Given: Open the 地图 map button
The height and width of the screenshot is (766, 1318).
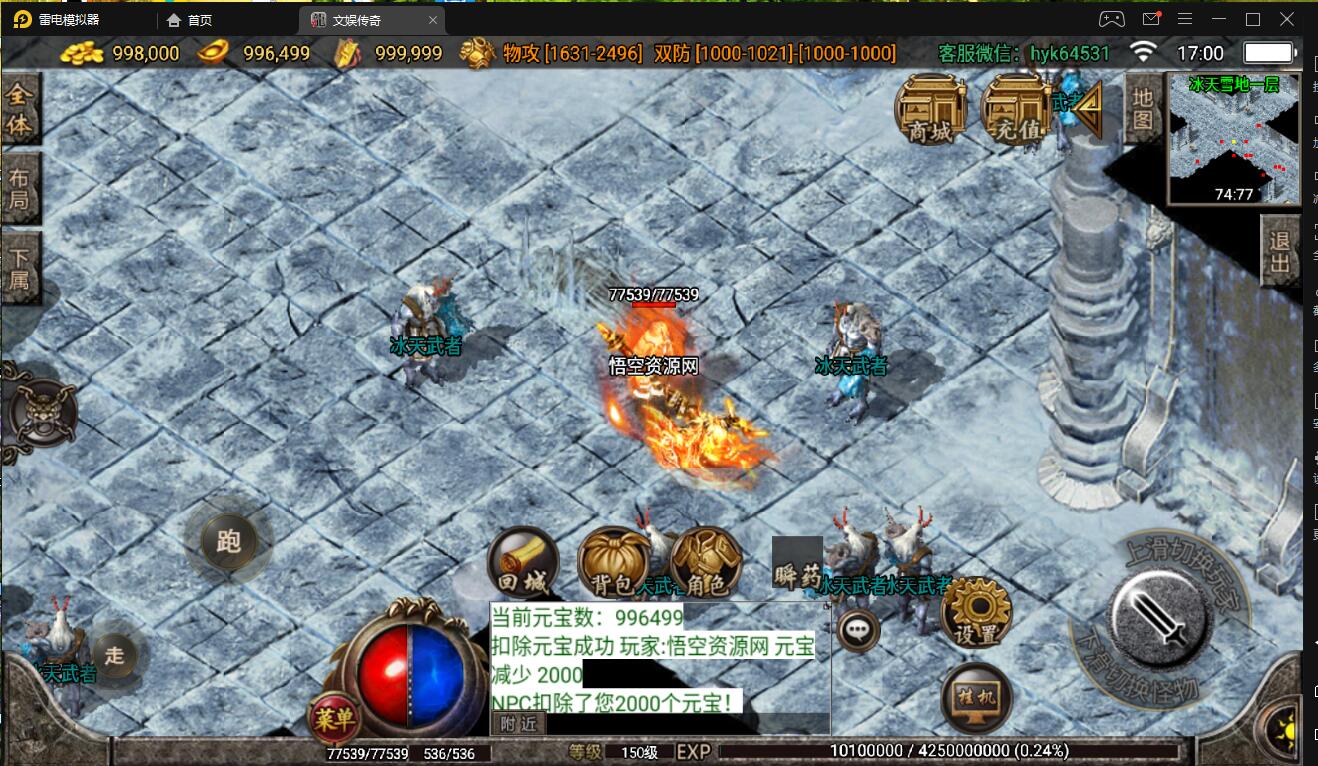Looking at the screenshot, I should [1143, 109].
